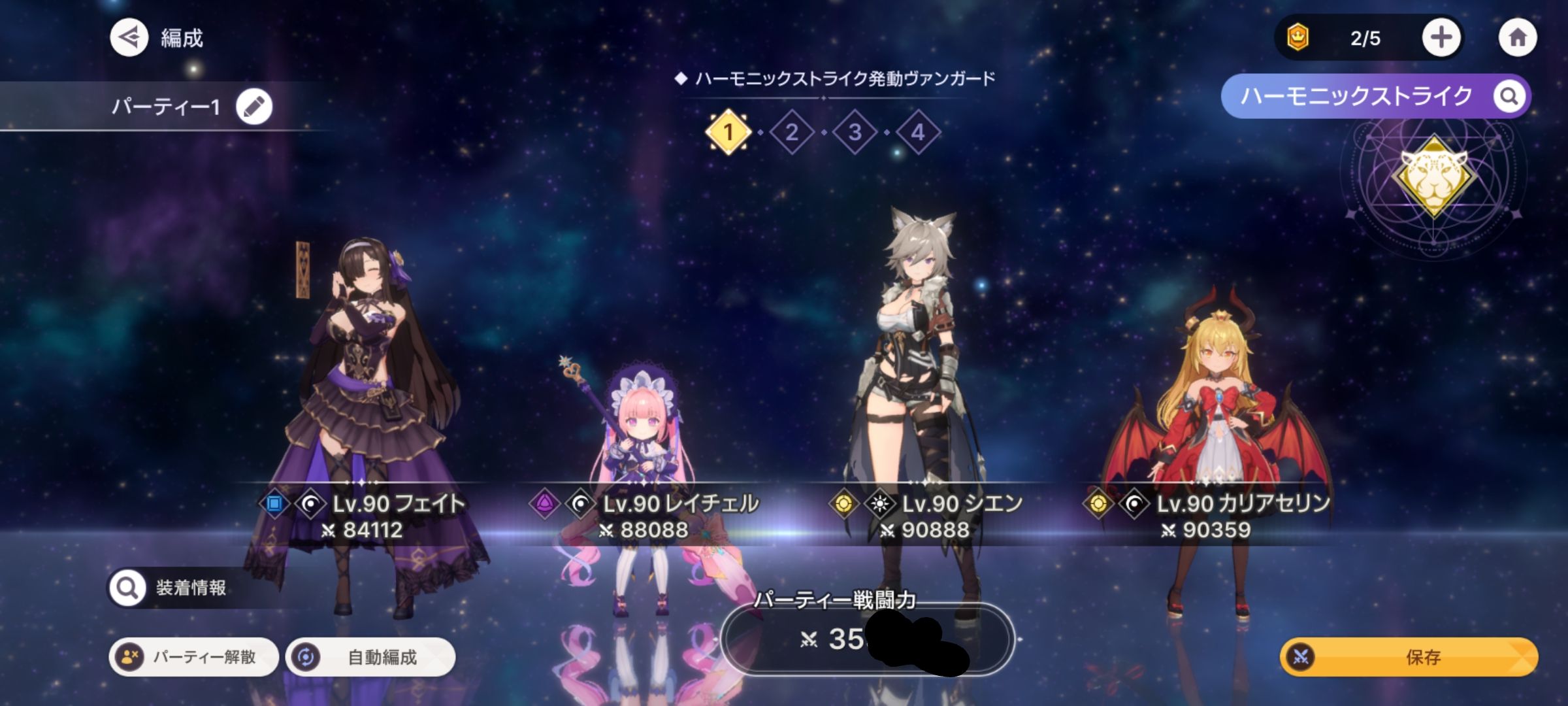The image size is (1568, 706).
Task: Edit the パーティー1 name with the pencil icon
Action: 253,107
